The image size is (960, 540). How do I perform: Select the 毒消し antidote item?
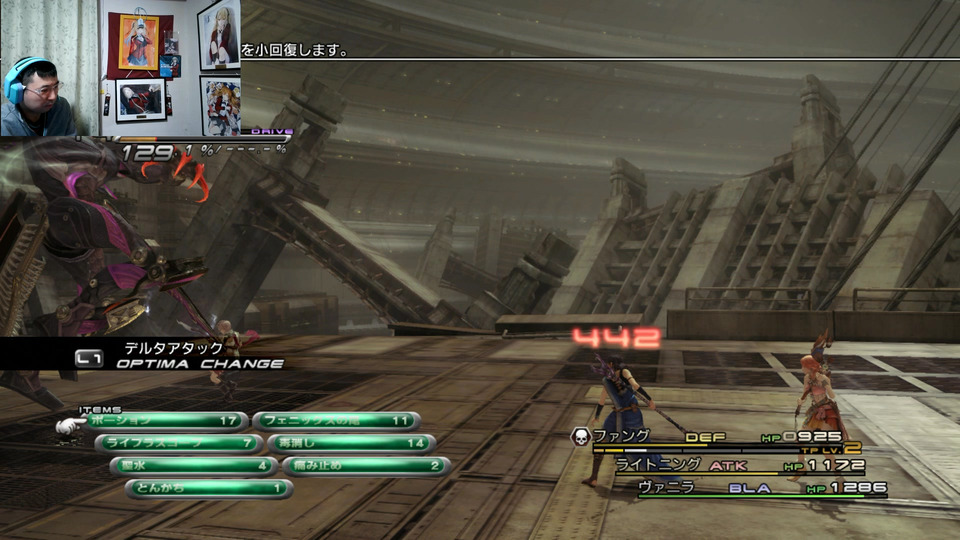(x=351, y=443)
